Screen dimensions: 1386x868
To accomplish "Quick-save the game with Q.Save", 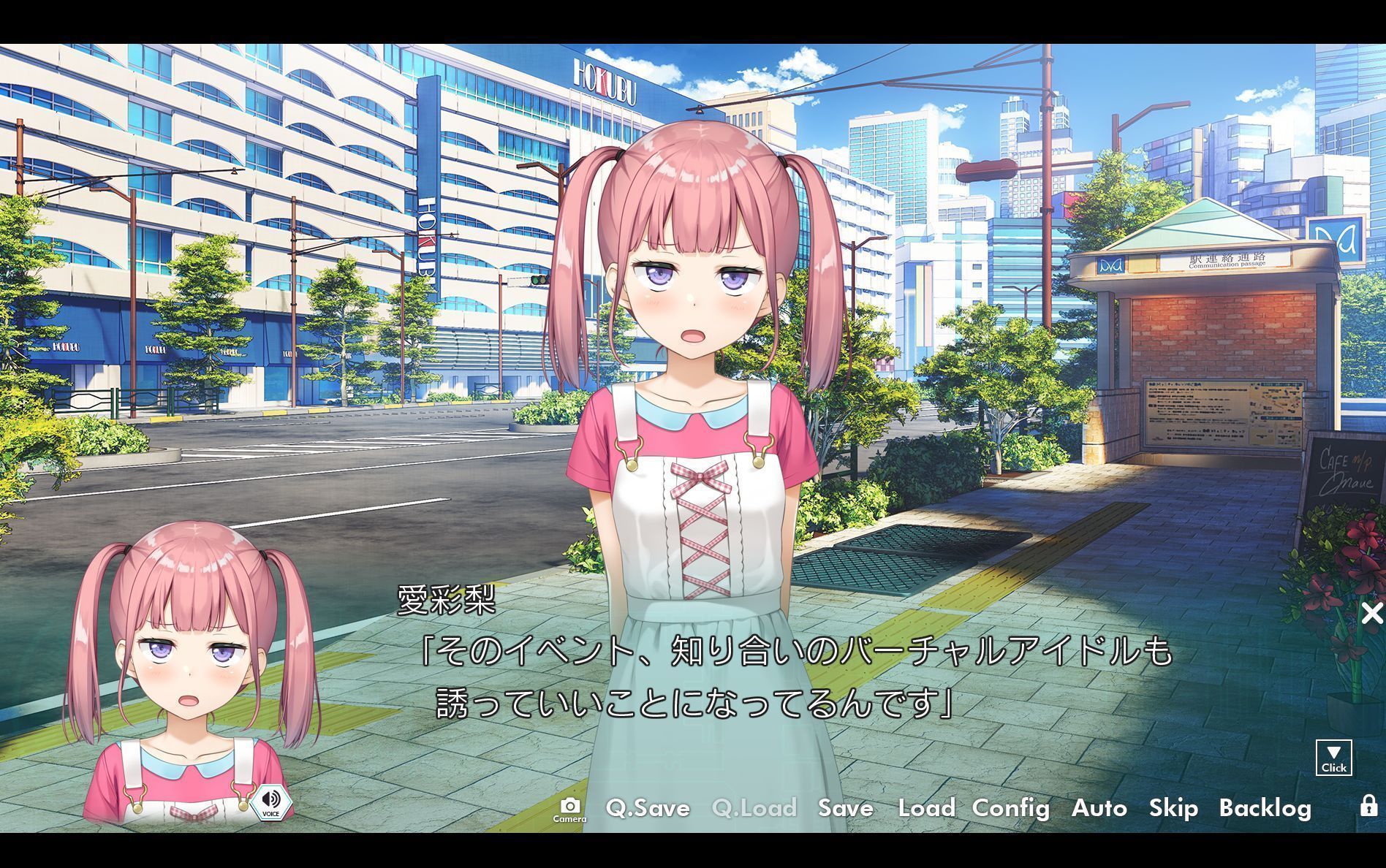I will tap(648, 808).
